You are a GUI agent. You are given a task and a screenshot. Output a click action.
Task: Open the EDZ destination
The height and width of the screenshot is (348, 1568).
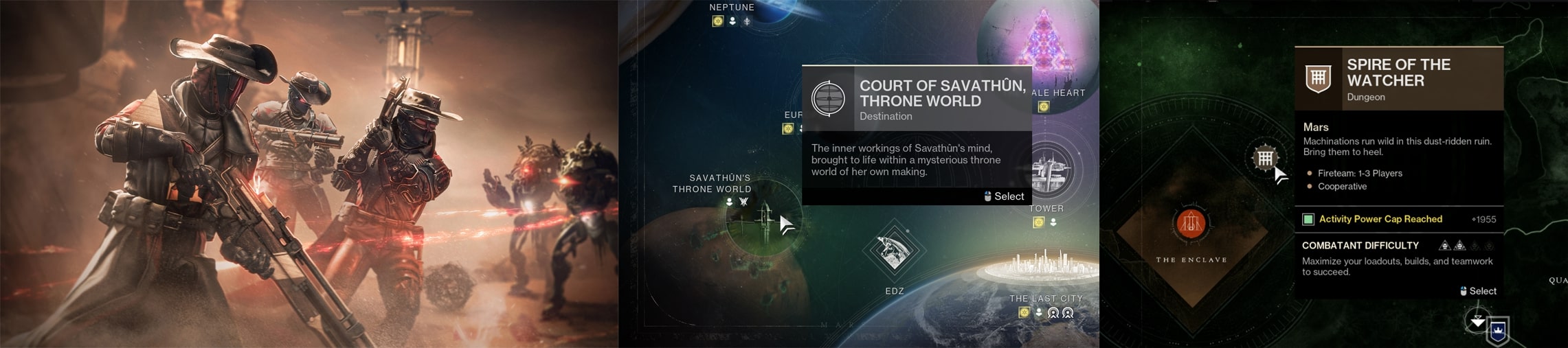tap(894, 251)
